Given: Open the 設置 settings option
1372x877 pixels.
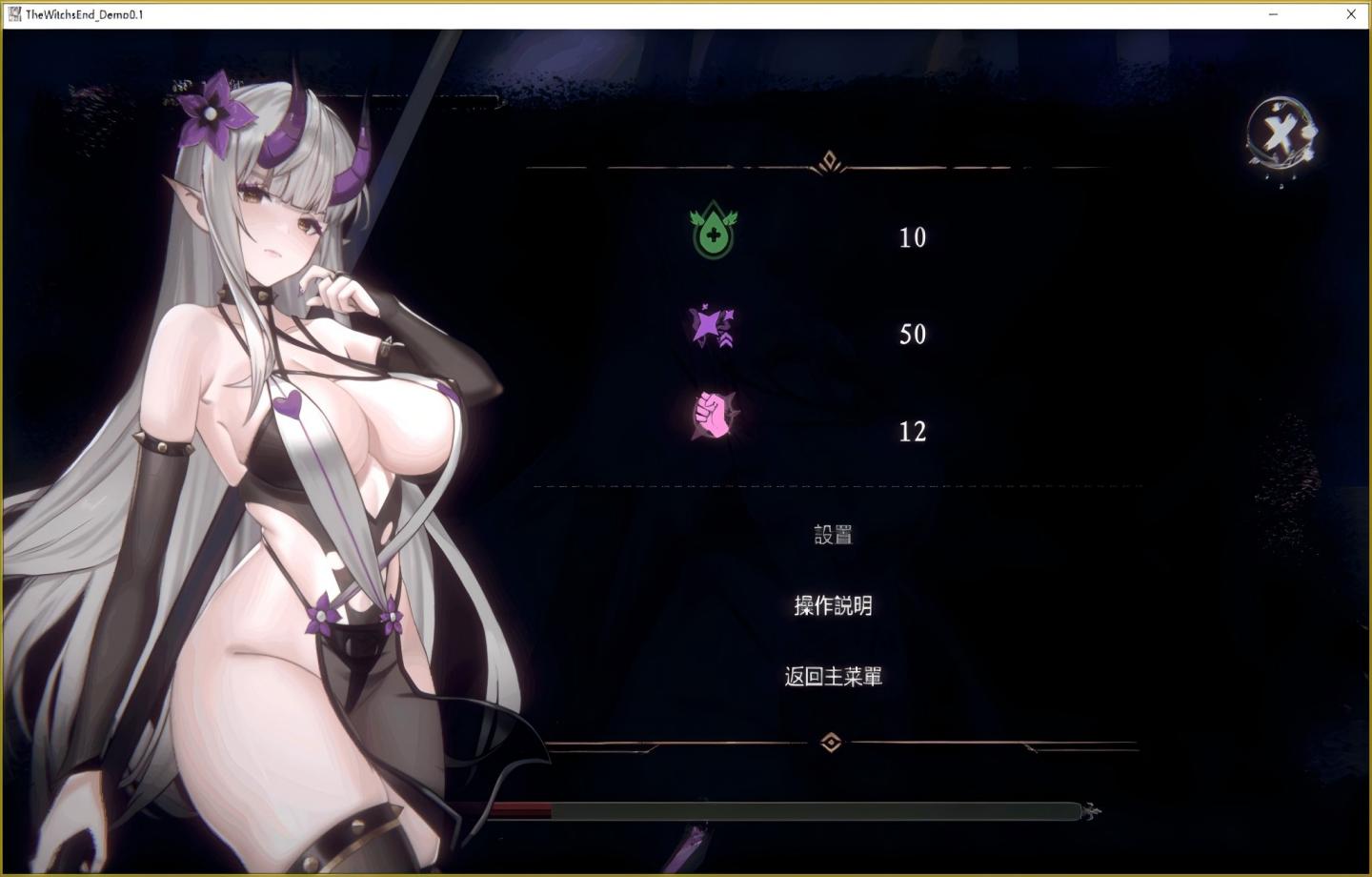Looking at the screenshot, I should 833,535.
